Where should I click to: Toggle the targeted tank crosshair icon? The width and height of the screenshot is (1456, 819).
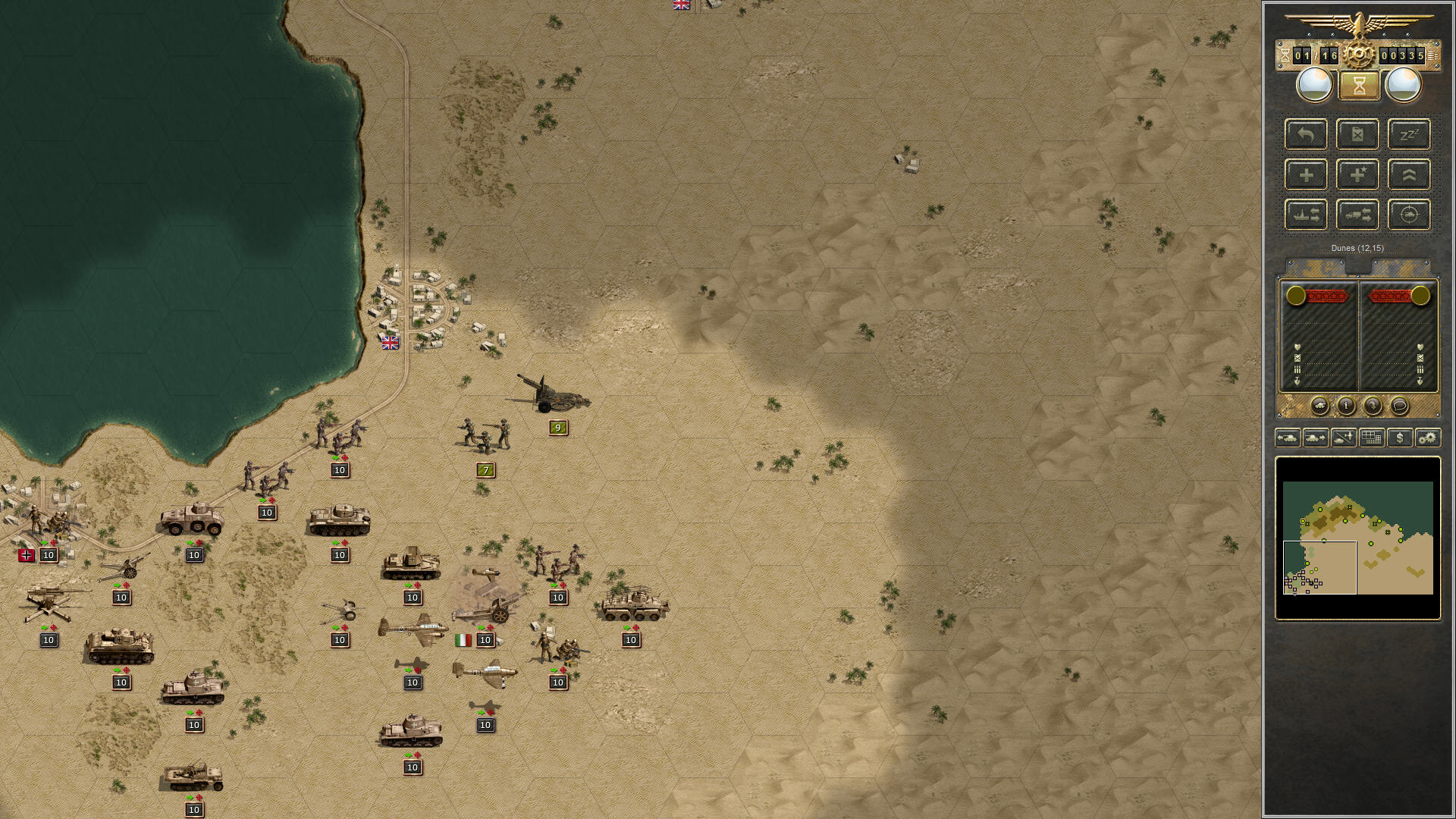point(1408,215)
